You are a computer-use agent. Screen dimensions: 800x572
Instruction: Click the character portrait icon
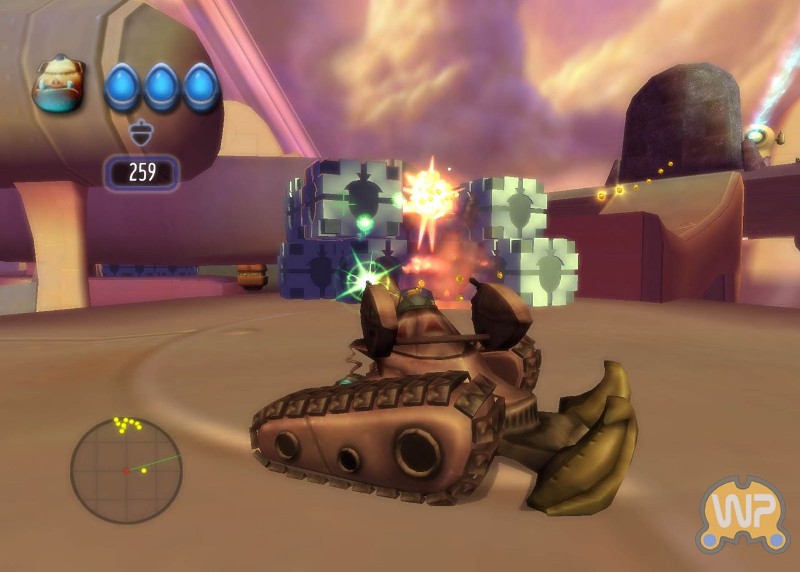coord(59,84)
